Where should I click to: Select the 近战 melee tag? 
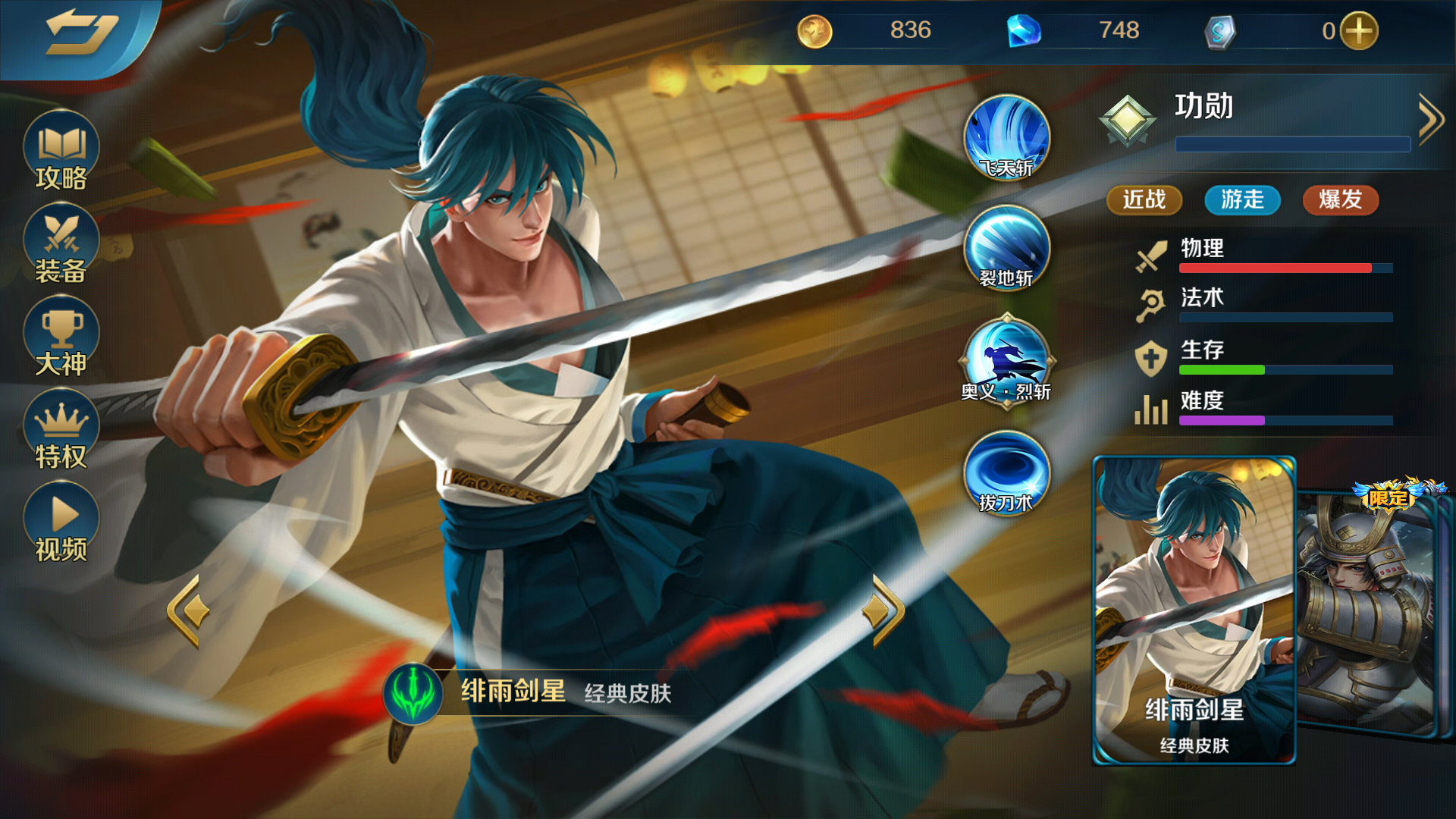click(x=1144, y=200)
